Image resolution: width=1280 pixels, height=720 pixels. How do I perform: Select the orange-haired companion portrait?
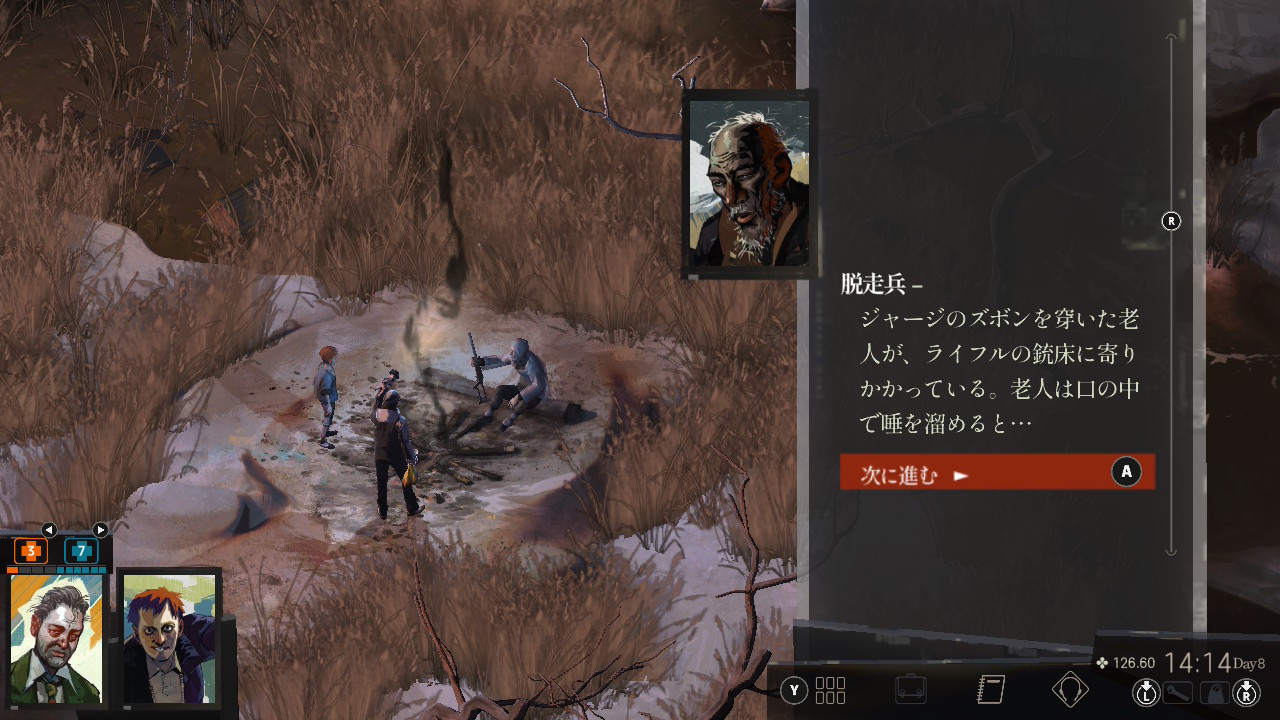coord(168,640)
